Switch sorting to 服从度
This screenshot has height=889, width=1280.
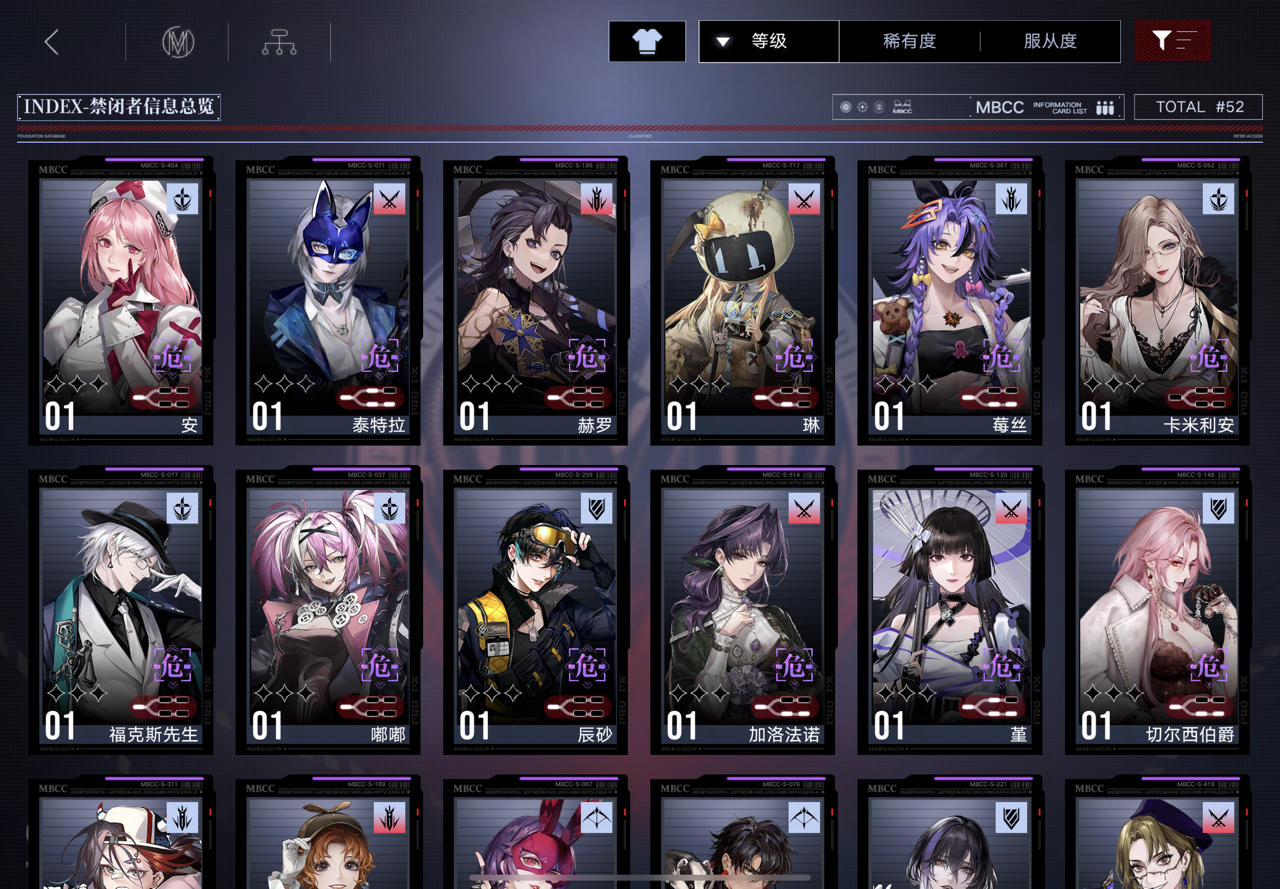(x=1053, y=42)
